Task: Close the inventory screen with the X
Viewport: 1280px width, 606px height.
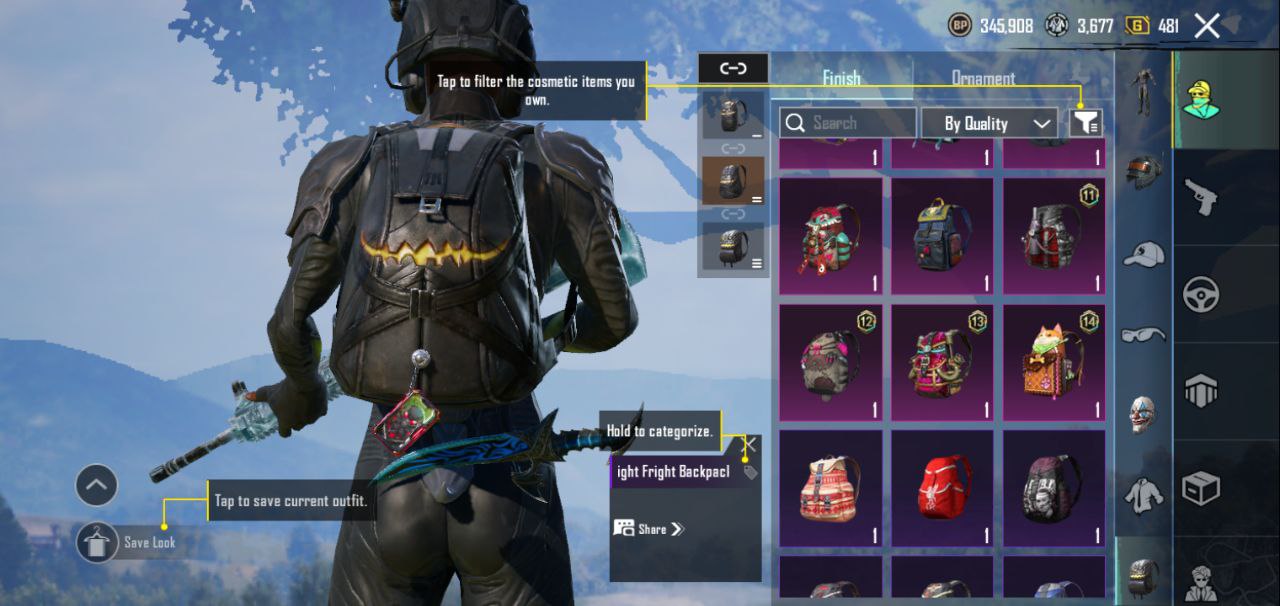Action: pyautogui.click(x=1207, y=26)
